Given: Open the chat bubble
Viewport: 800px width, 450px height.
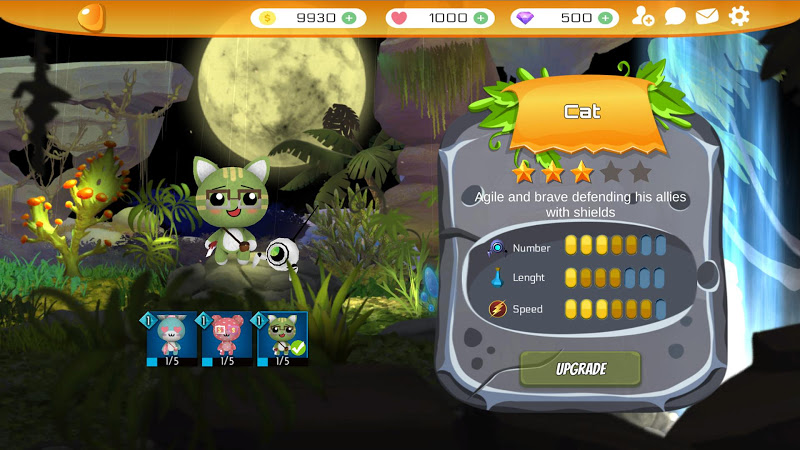Looking at the screenshot, I should point(675,16).
